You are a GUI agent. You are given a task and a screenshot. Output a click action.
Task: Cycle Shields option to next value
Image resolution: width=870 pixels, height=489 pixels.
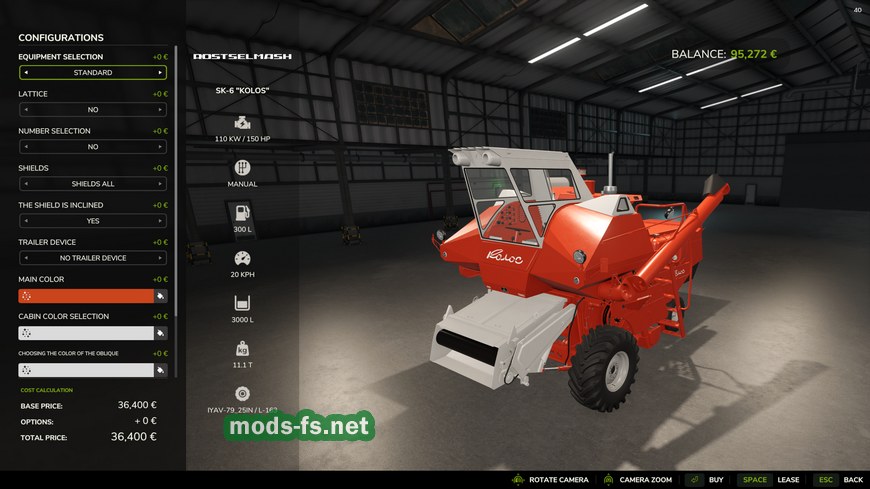point(159,184)
